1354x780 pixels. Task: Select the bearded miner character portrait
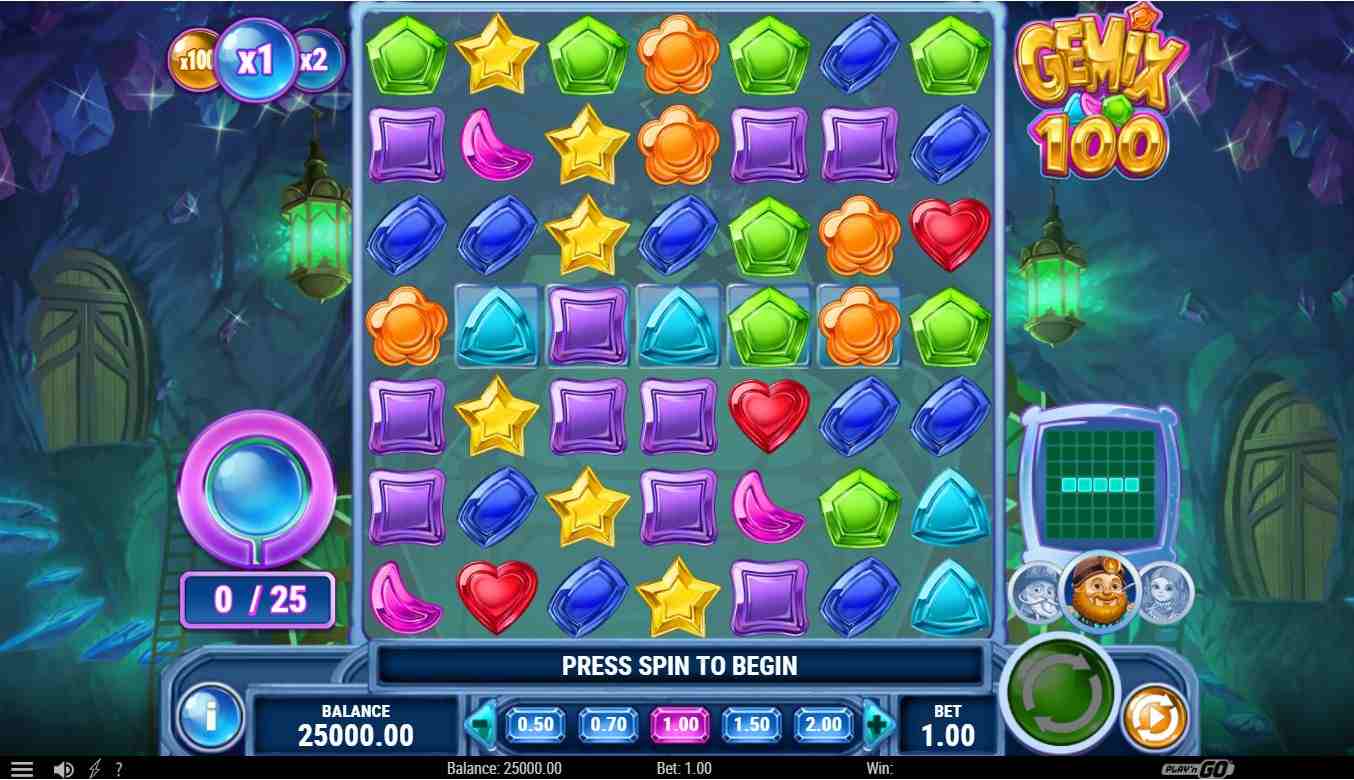click(1100, 591)
